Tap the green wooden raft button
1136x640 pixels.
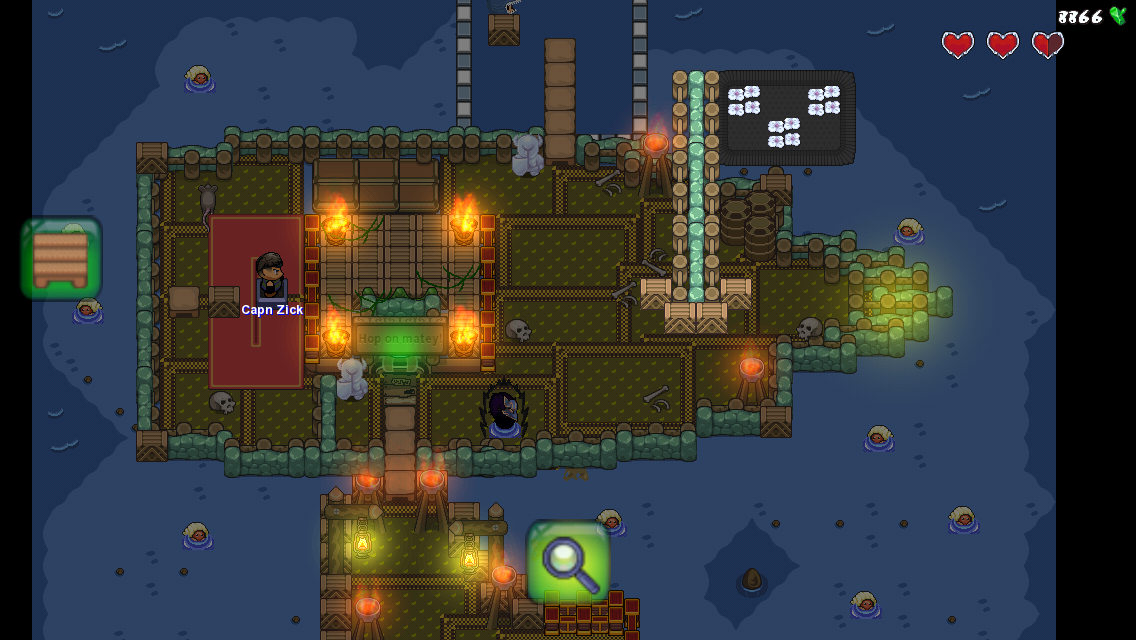pyautogui.click(x=61, y=259)
